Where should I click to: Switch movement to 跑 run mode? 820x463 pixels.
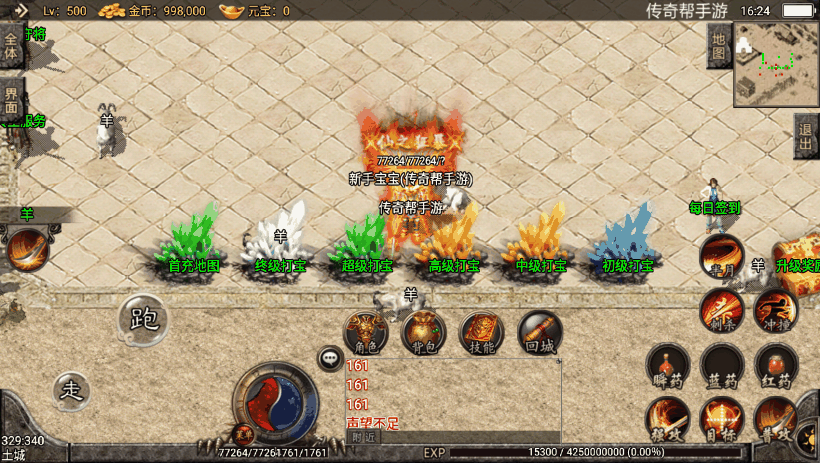[x=144, y=318]
